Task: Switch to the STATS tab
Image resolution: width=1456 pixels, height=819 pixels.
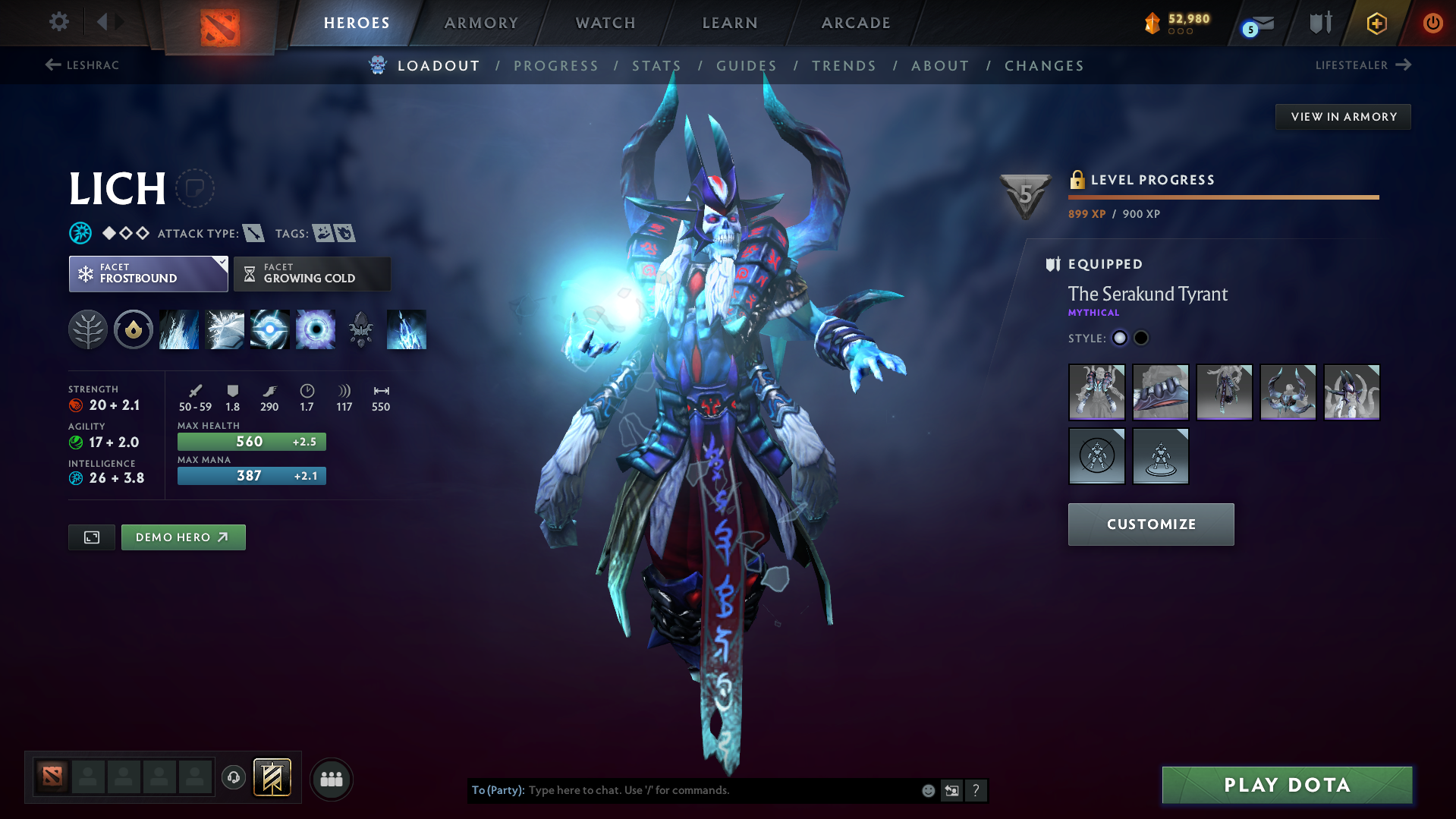Action: coord(656,66)
